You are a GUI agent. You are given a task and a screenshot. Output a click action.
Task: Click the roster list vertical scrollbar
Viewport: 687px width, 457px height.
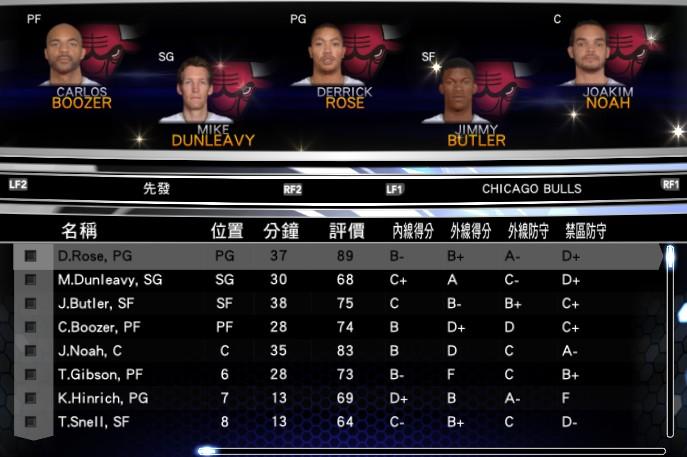tap(670, 340)
